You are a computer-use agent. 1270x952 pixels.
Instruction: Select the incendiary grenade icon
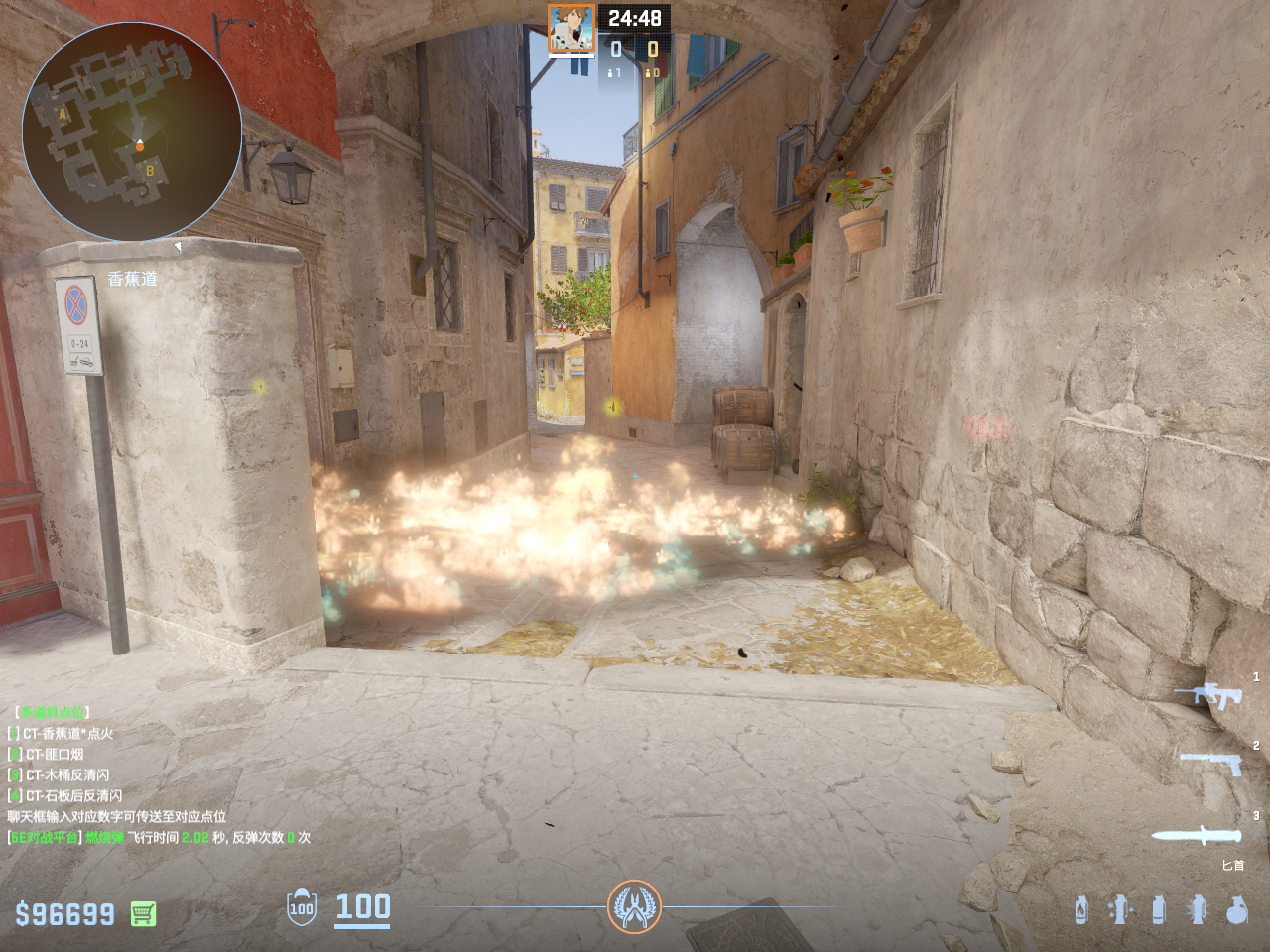1081,909
